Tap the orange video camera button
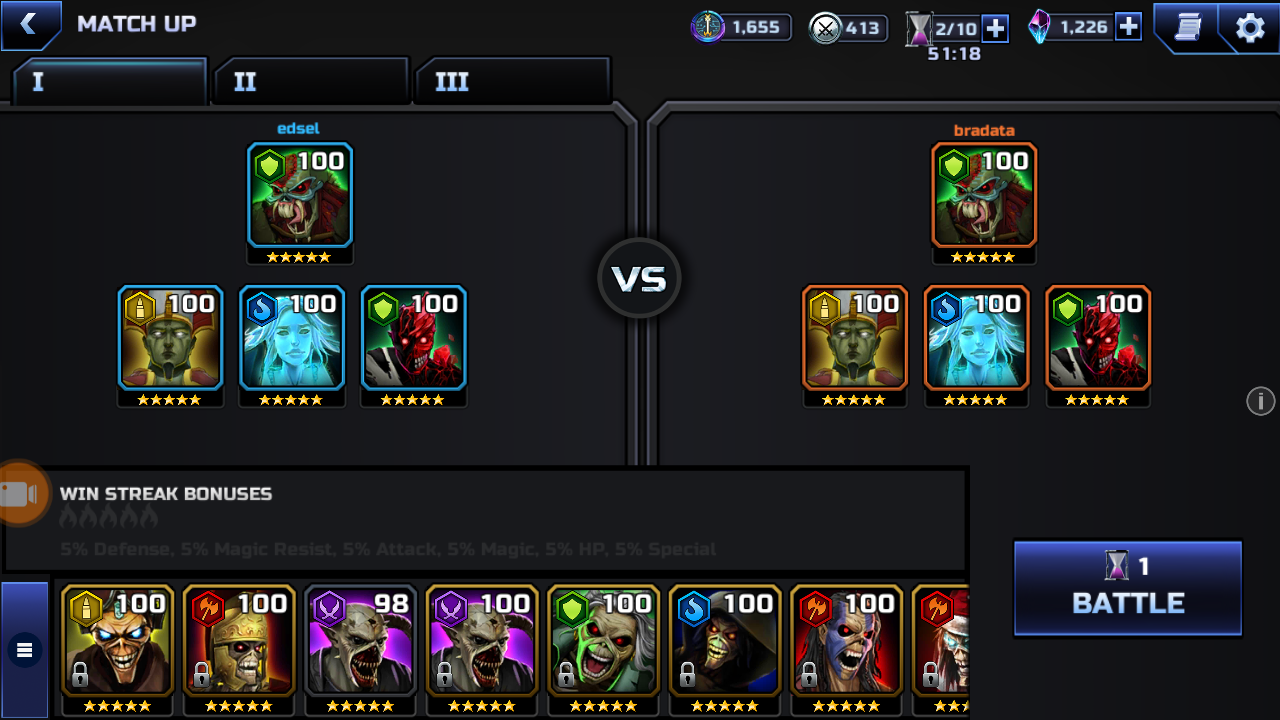 (x=20, y=493)
